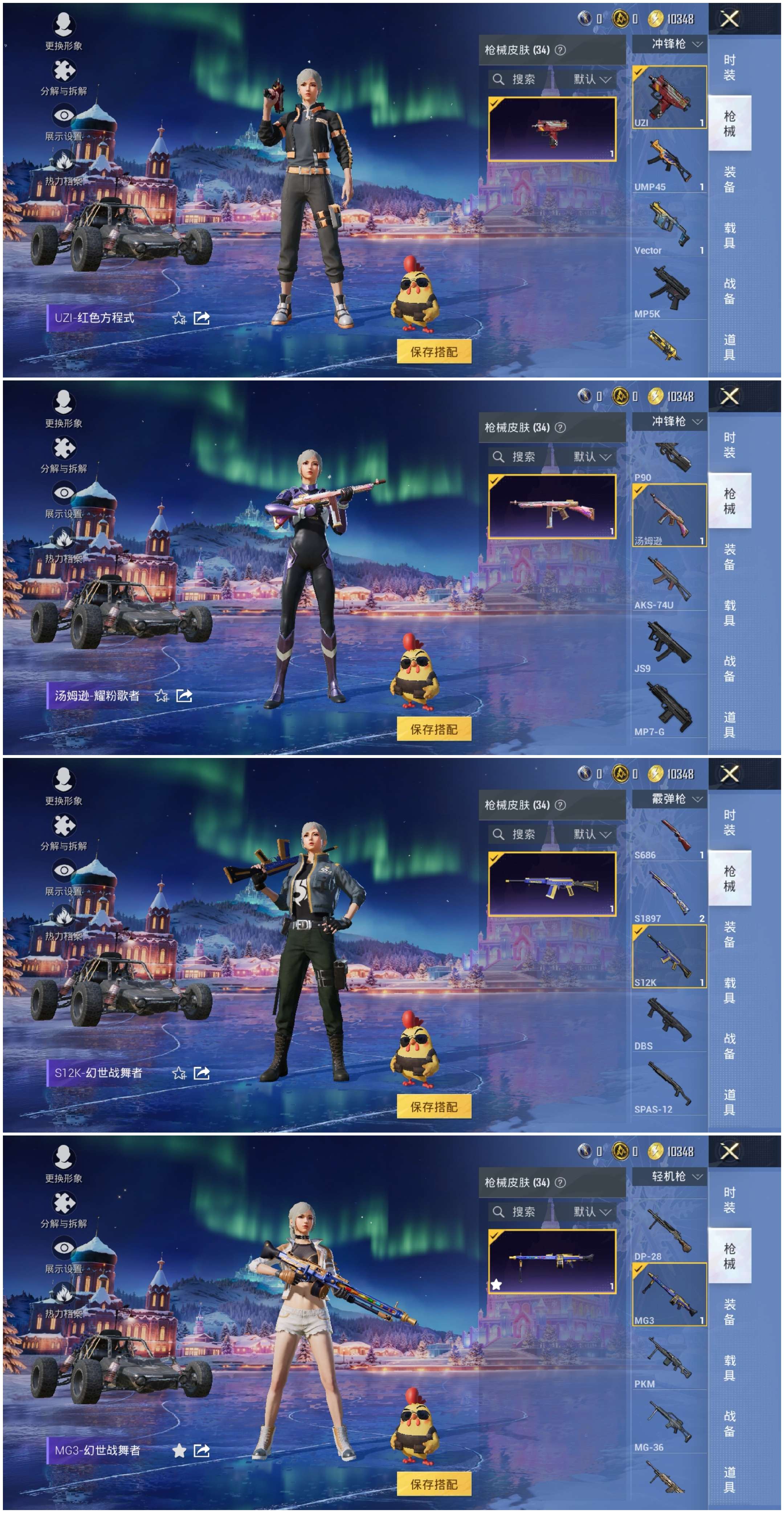Open the 更换形象 character appearance panel
Image resolution: width=784 pixels, height=1513 pixels.
[x=65, y=25]
